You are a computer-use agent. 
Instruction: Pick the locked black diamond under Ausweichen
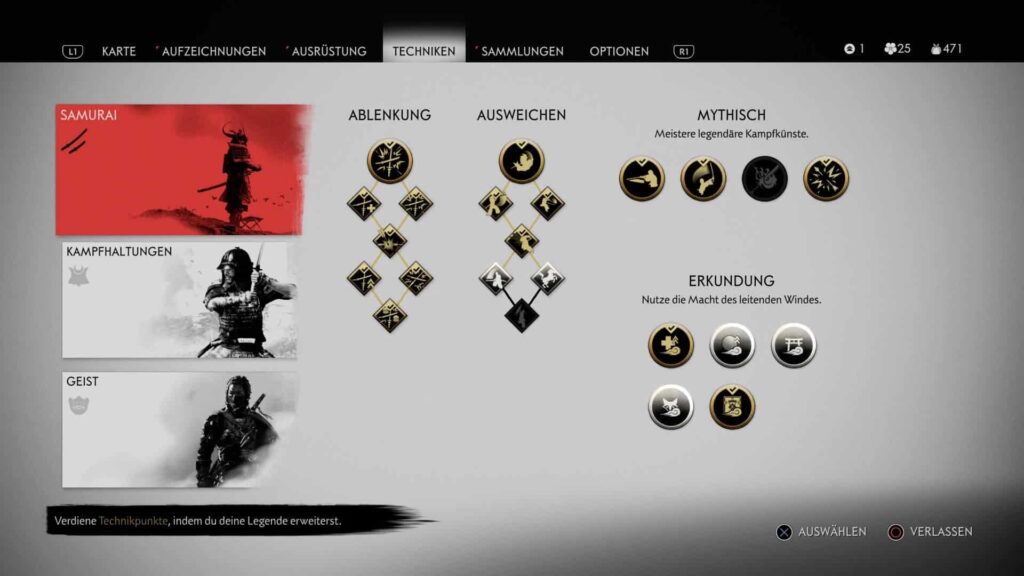(x=521, y=315)
